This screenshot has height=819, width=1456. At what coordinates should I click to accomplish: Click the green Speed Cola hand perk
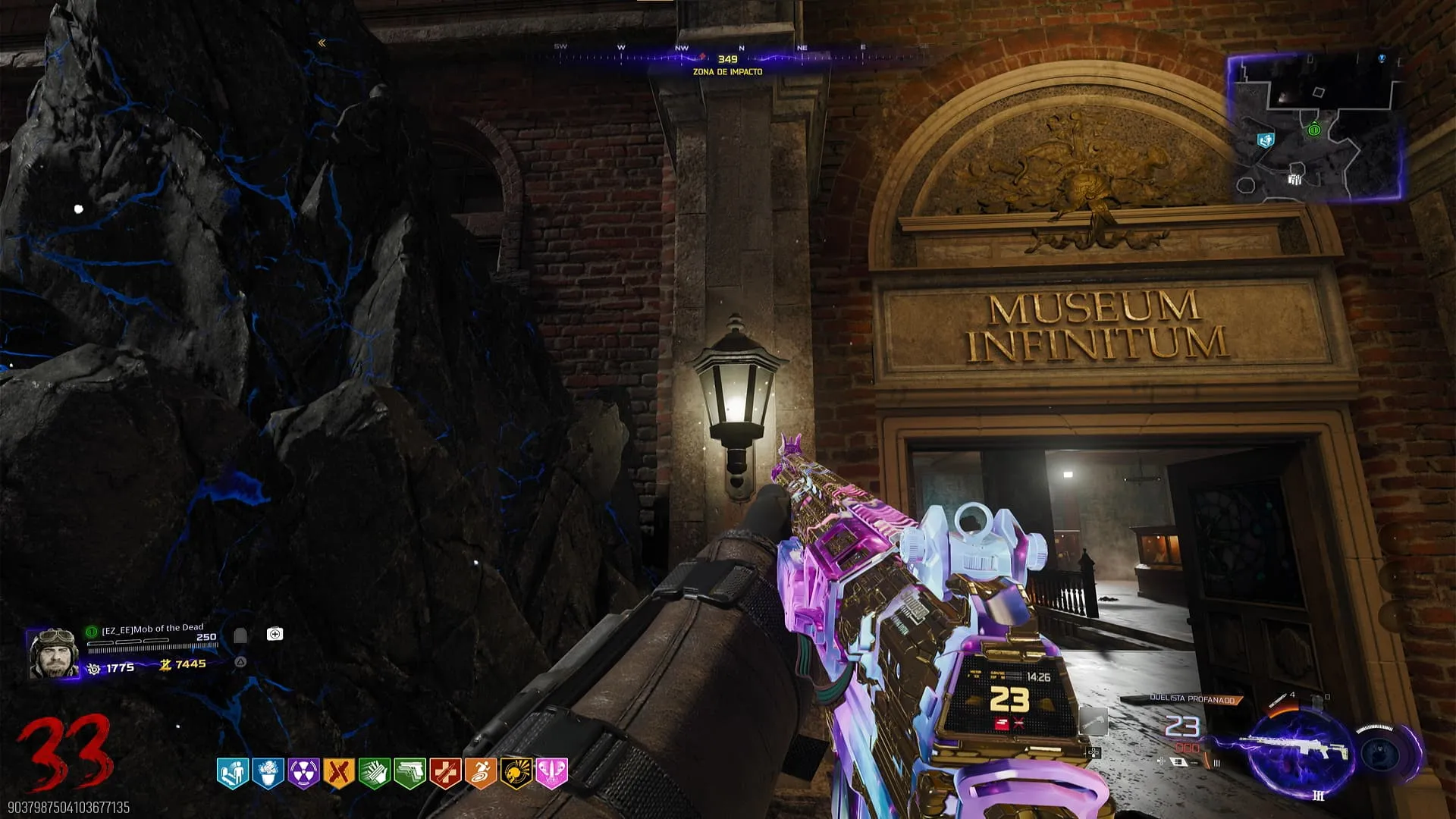tap(374, 773)
